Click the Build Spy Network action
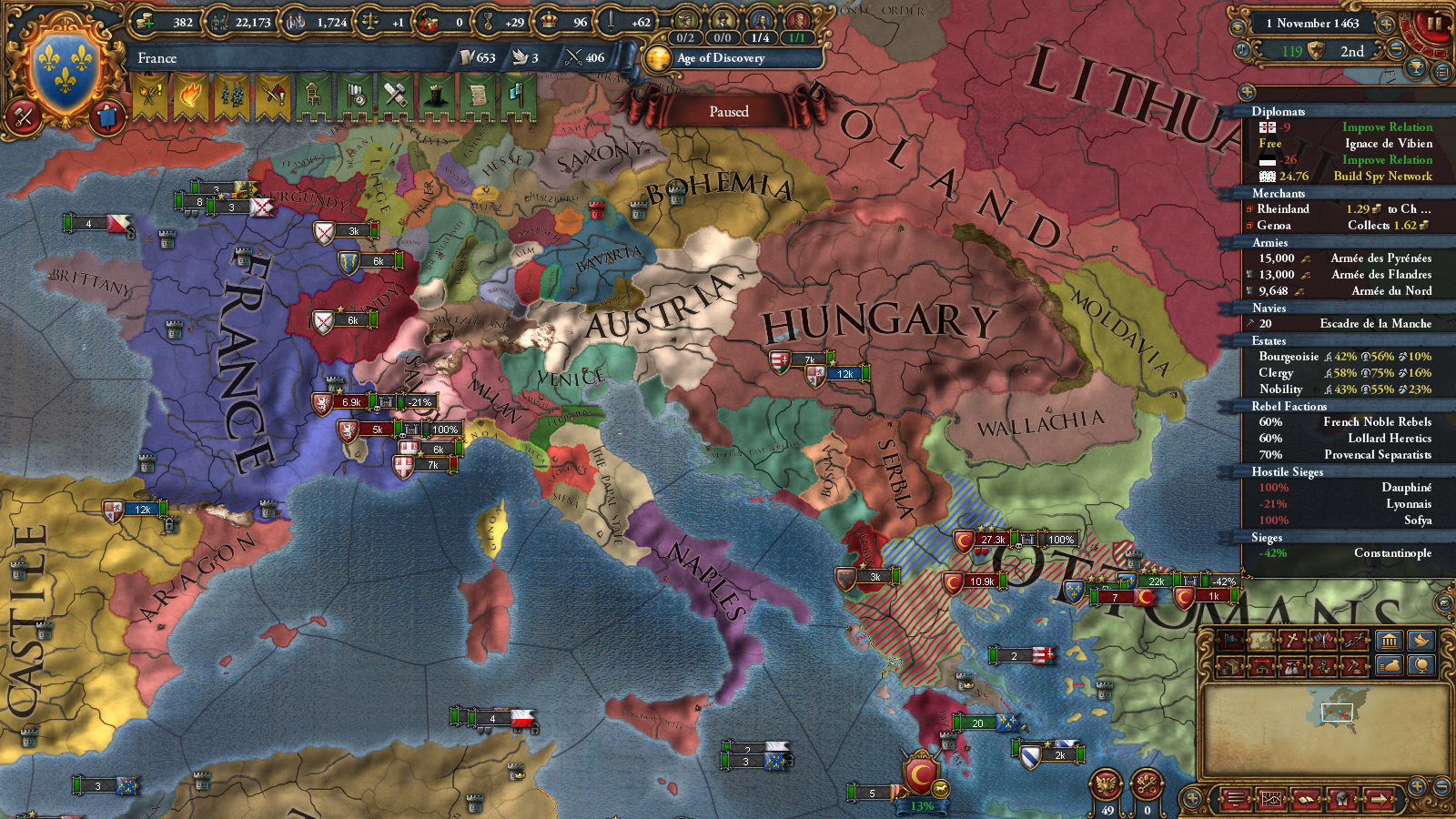The height and width of the screenshot is (819, 1456). click(1382, 176)
